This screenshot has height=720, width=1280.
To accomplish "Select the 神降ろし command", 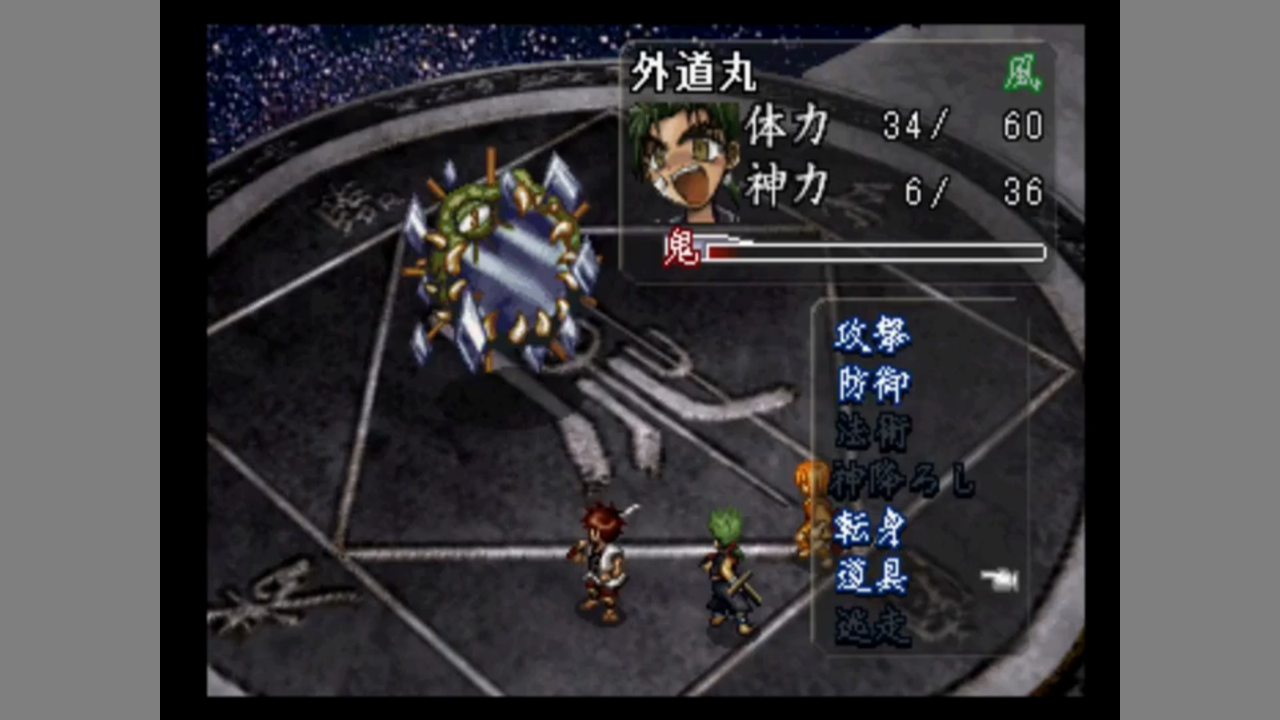I will [901, 482].
